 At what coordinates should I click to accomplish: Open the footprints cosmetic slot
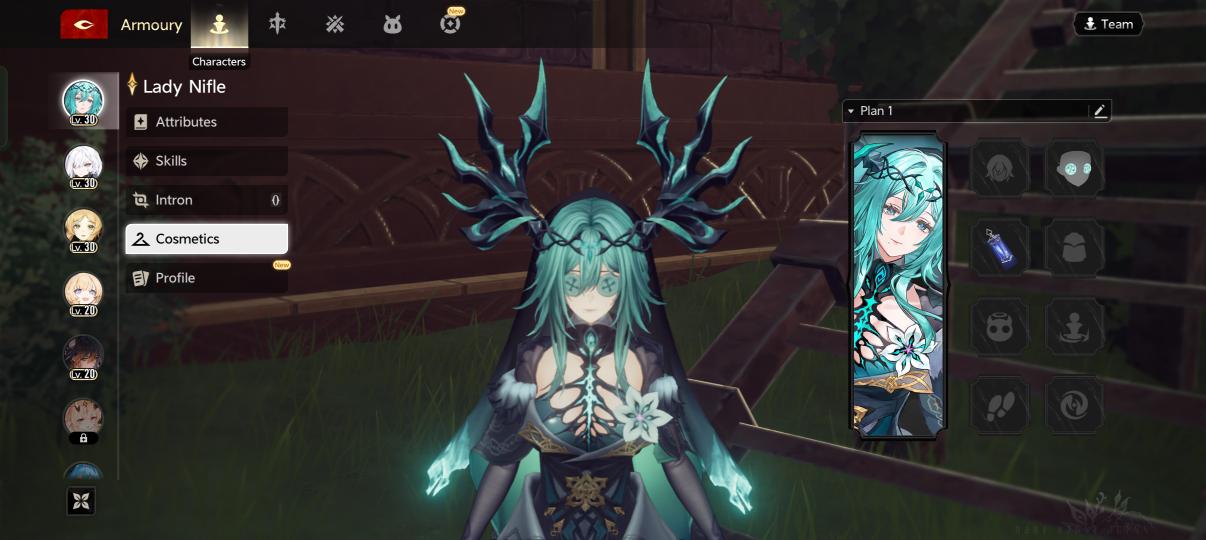pyautogui.click(x=999, y=404)
